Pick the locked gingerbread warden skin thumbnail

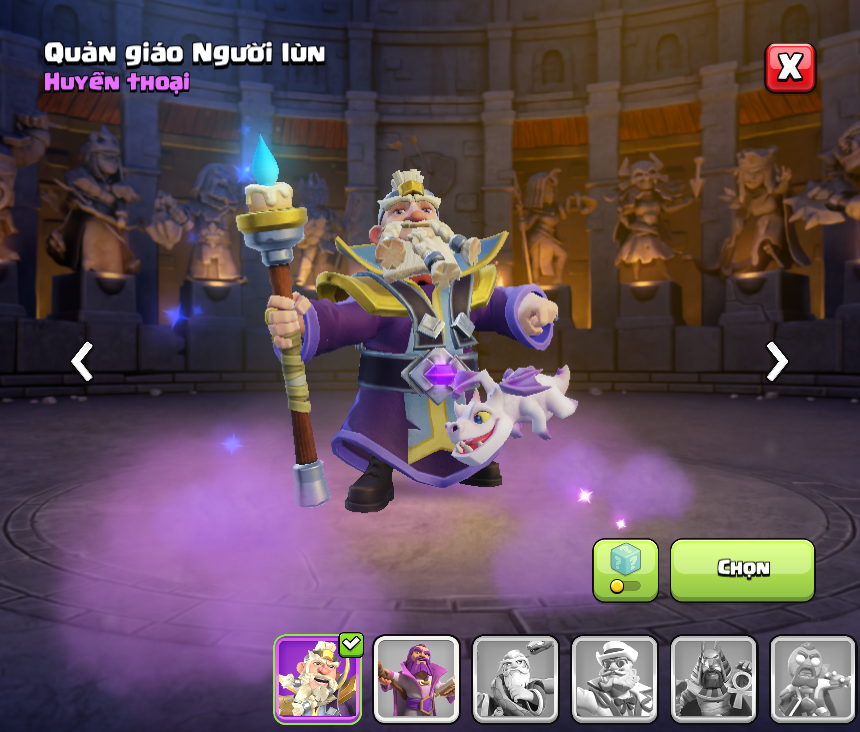click(x=812, y=678)
